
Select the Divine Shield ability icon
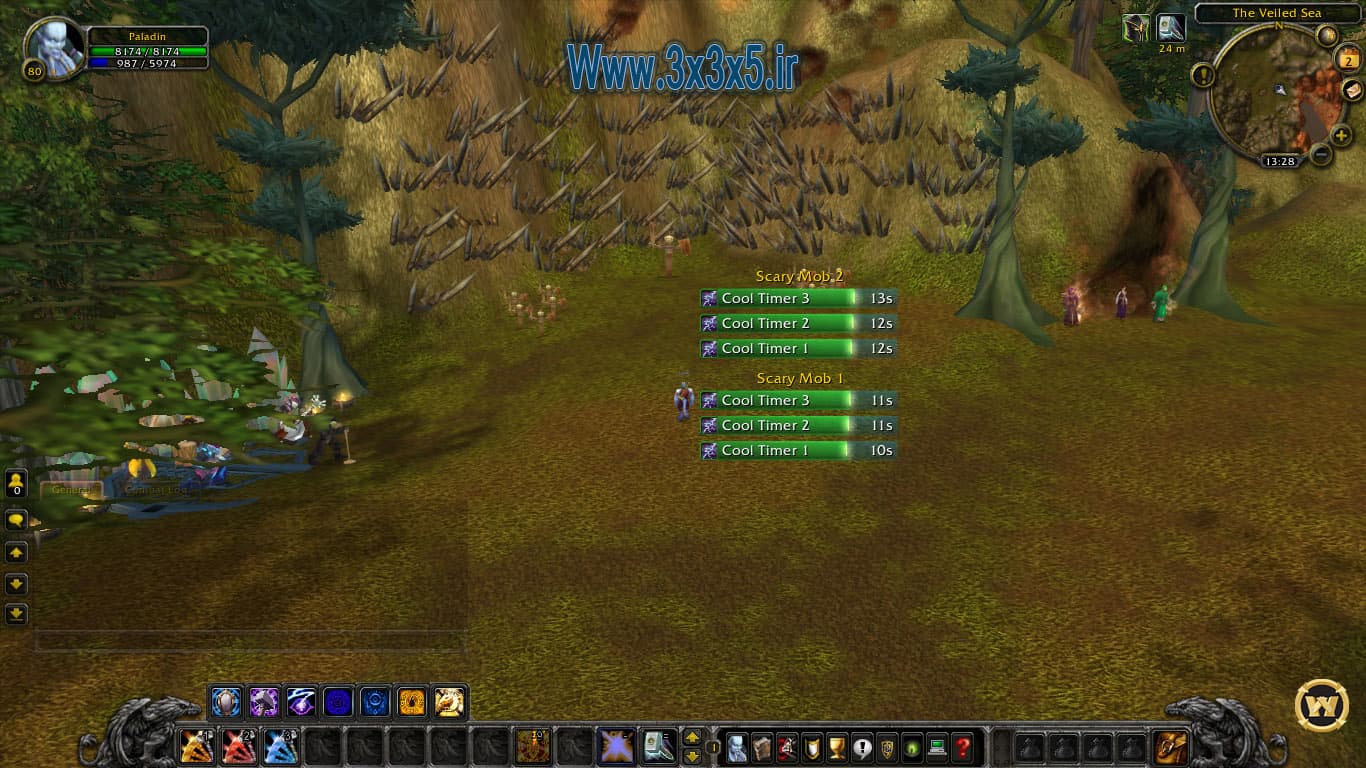[x=224, y=701]
